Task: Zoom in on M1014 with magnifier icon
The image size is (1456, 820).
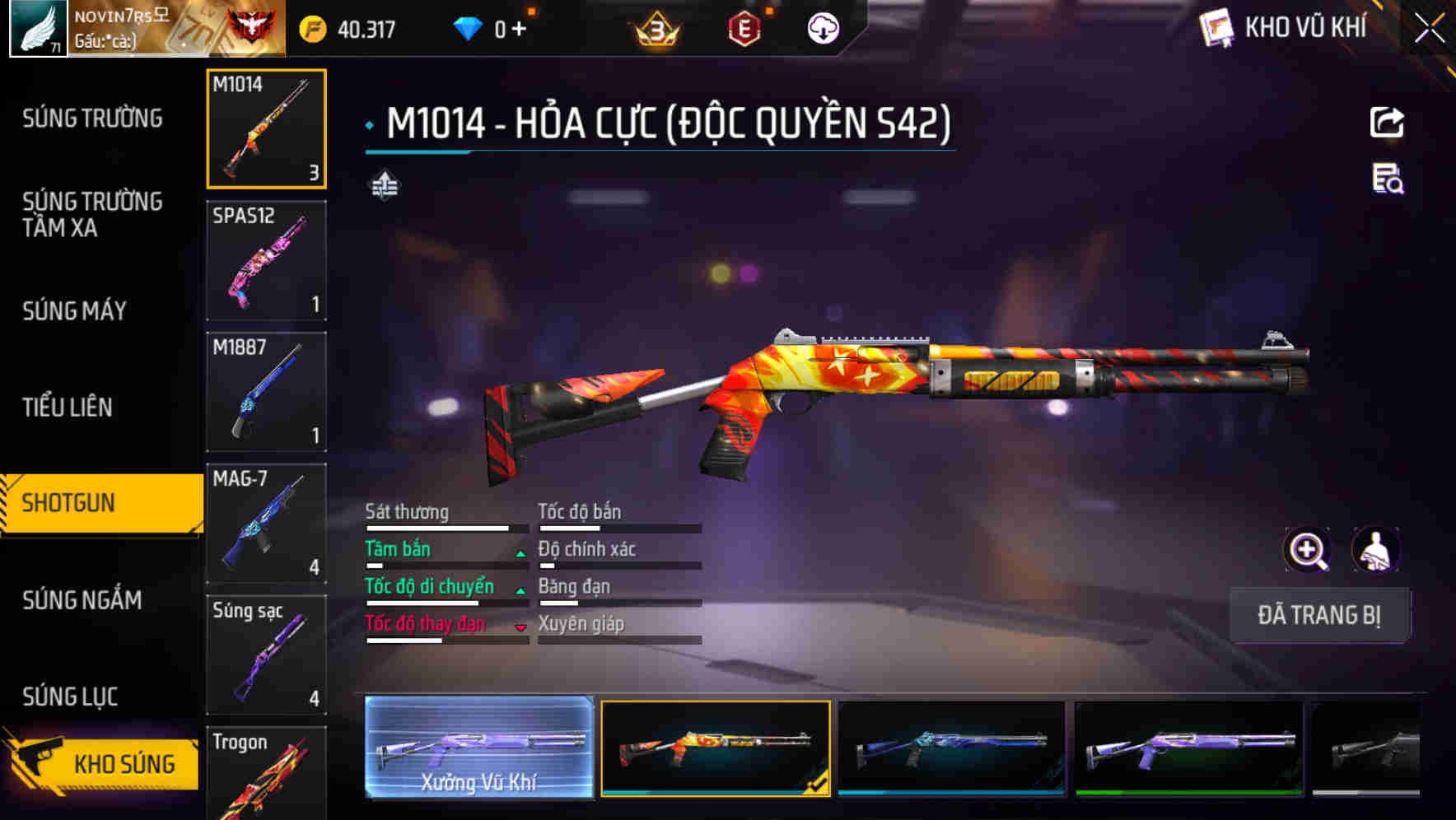Action: click(1306, 550)
